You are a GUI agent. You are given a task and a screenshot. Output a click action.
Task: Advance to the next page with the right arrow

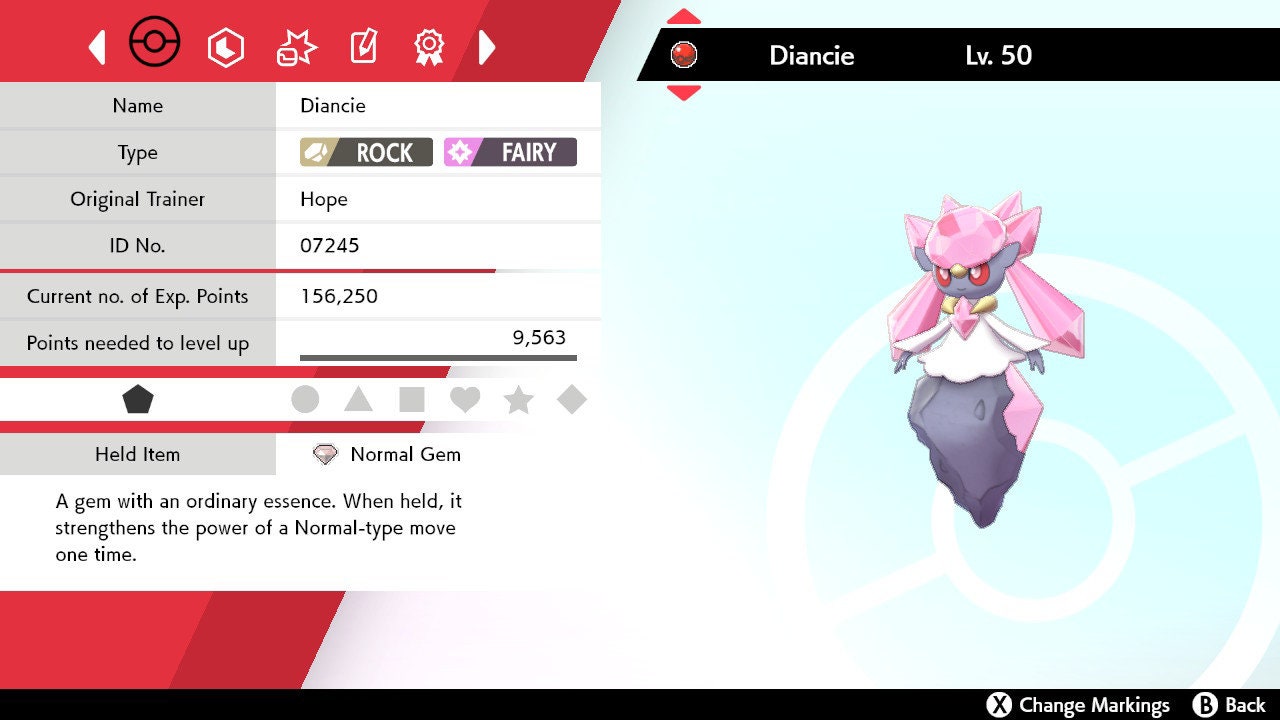click(x=487, y=46)
